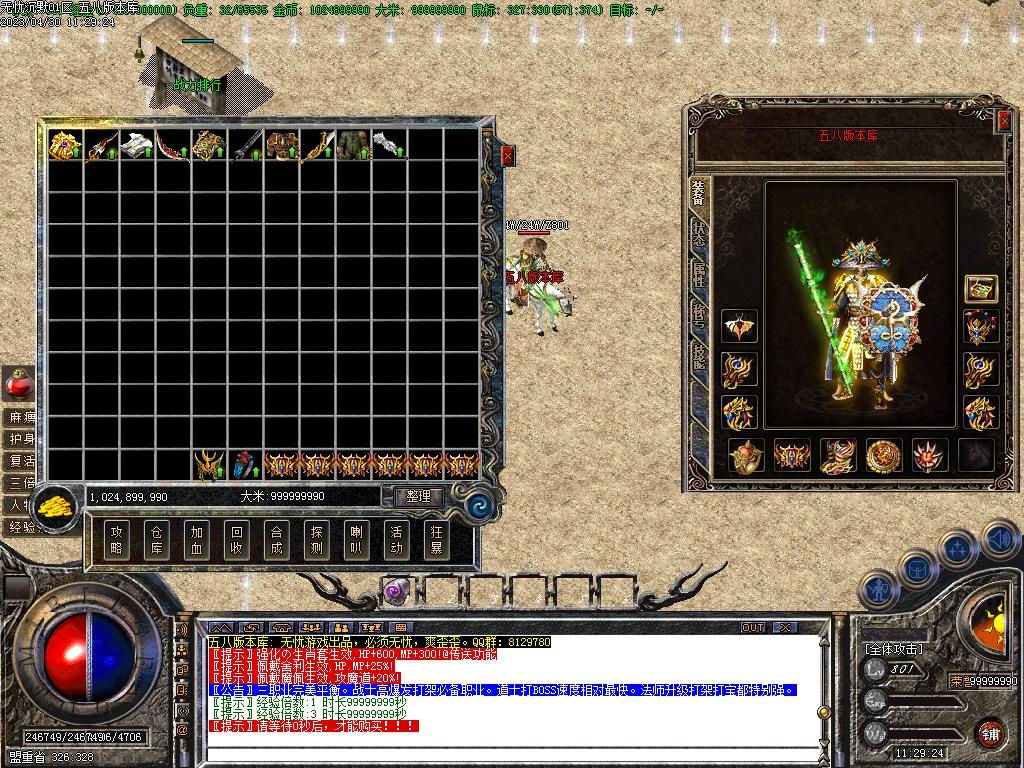Select the 攻略 guide button
1024x768 pixels.
click(x=117, y=540)
